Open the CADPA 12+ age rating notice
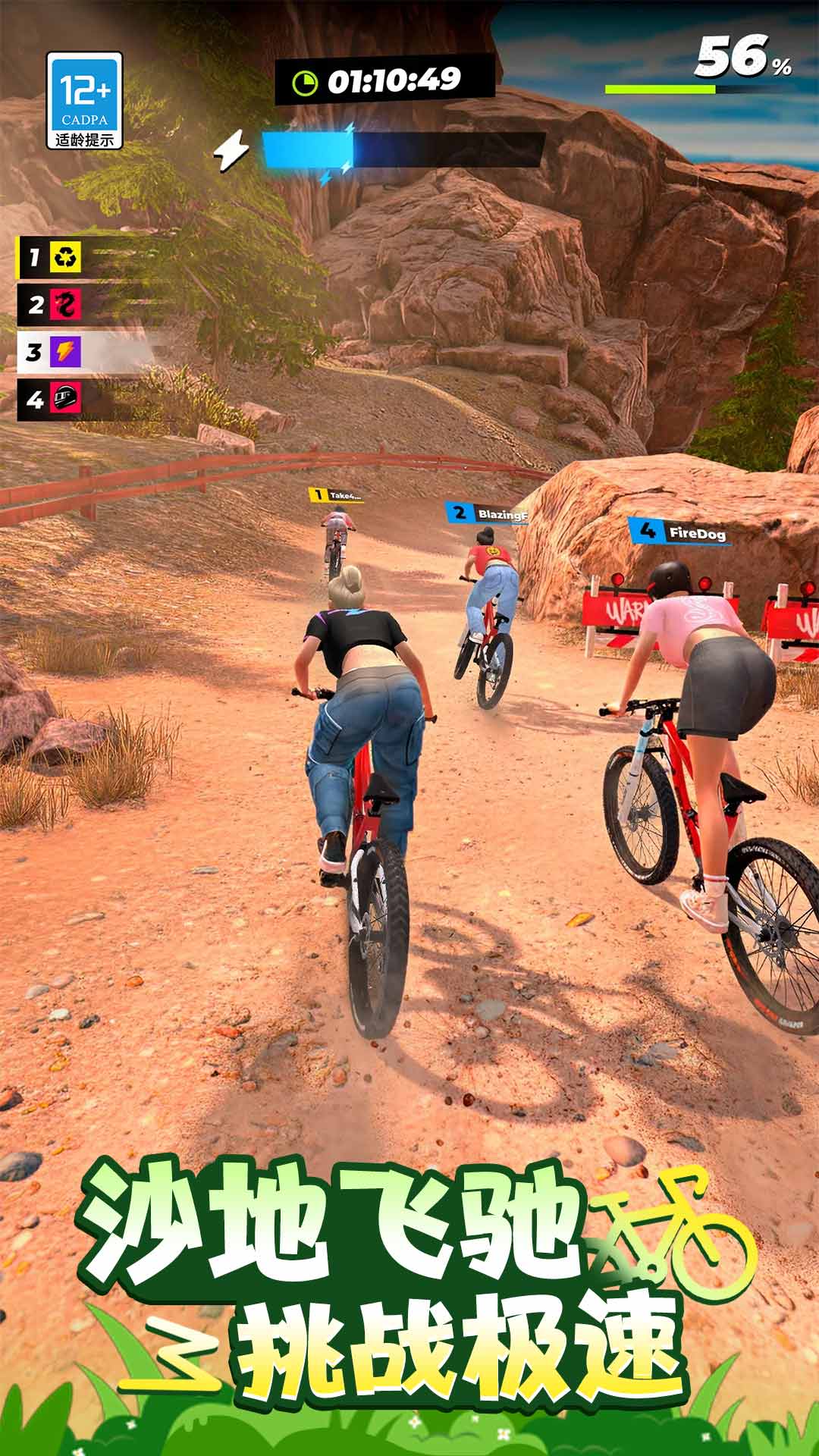The image size is (819, 1456). (84, 100)
